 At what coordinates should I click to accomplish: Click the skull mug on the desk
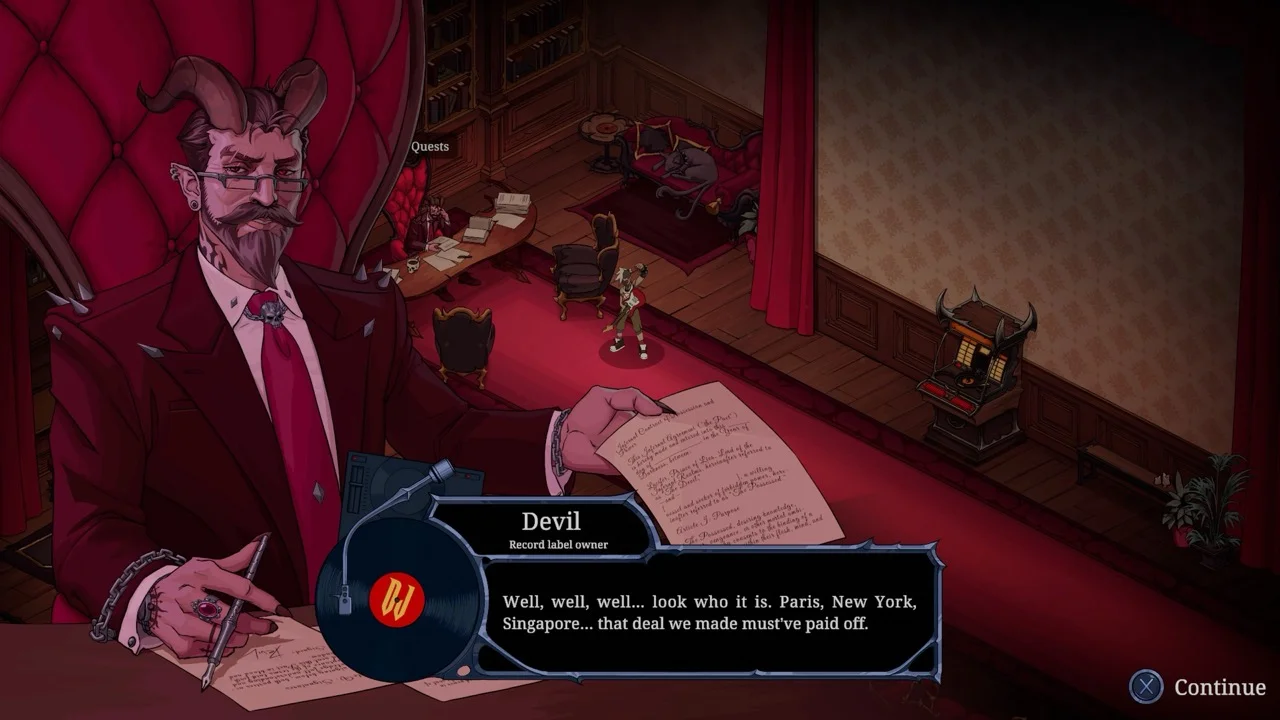(x=412, y=264)
